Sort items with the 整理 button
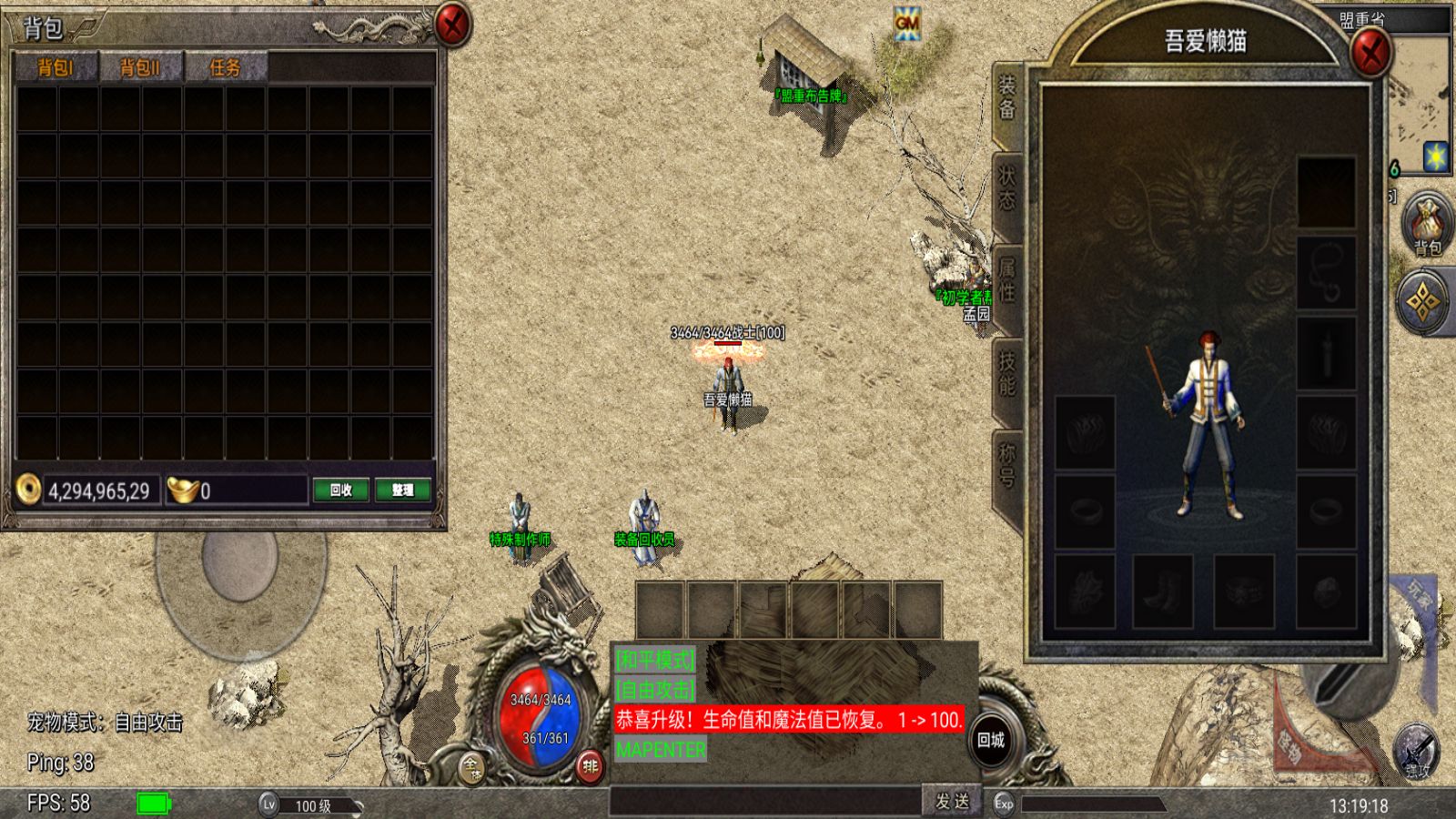1456x819 pixels. (x=402, y=490)
